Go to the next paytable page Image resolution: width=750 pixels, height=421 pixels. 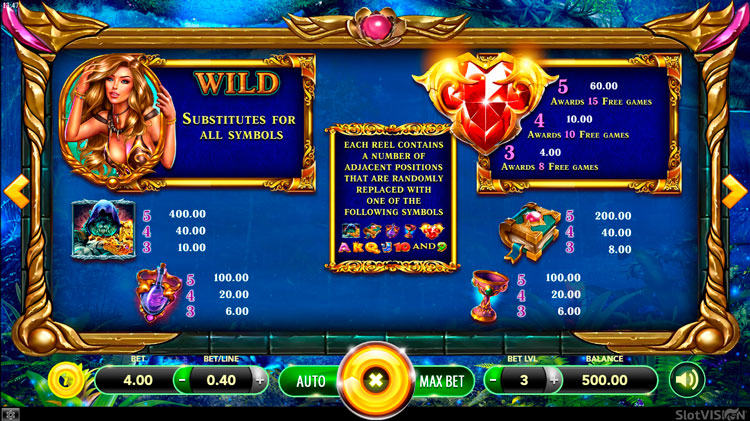[735, 190]
